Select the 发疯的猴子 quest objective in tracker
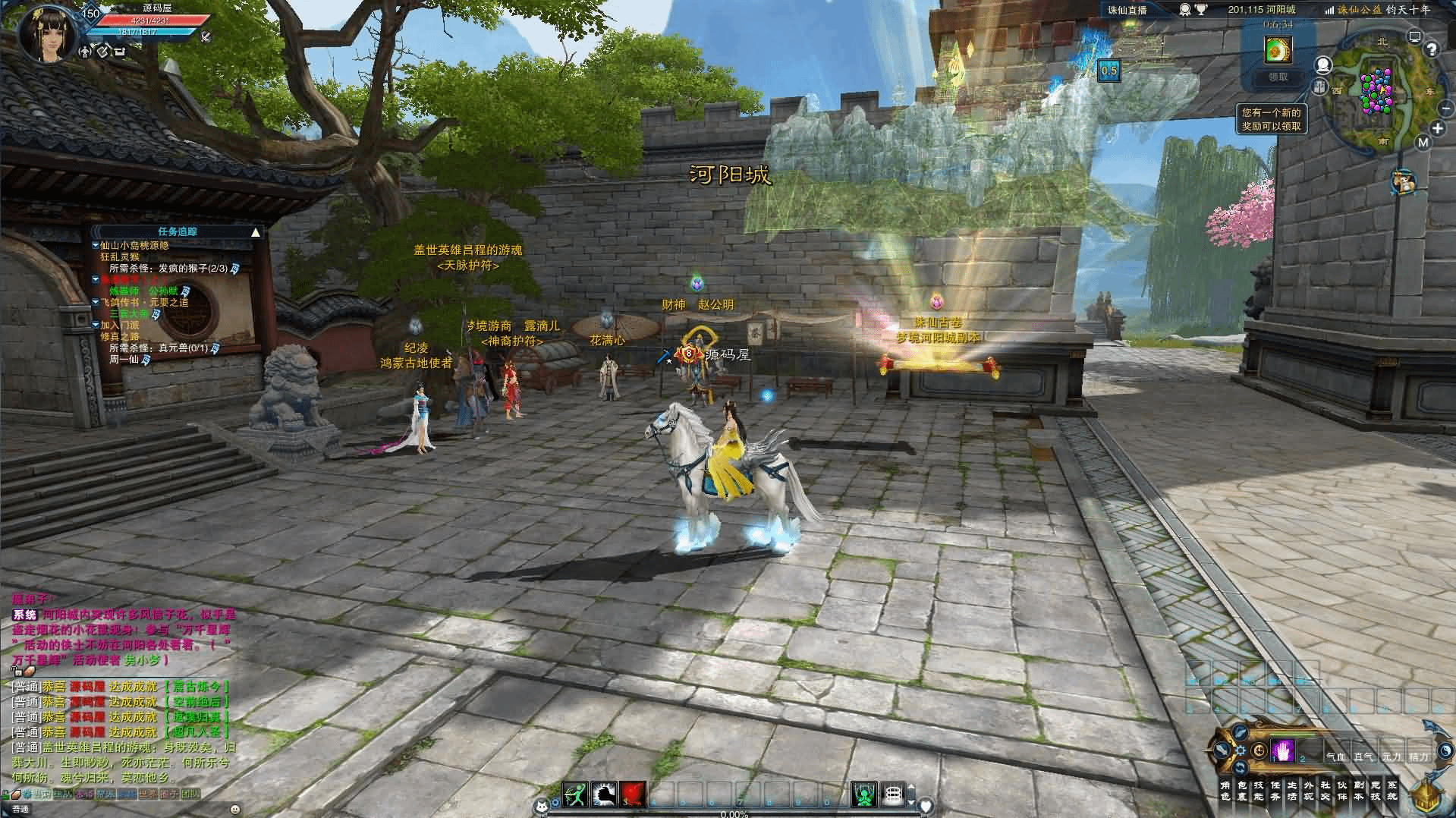Screen dimensions: 1456x818 pos(168,269)
